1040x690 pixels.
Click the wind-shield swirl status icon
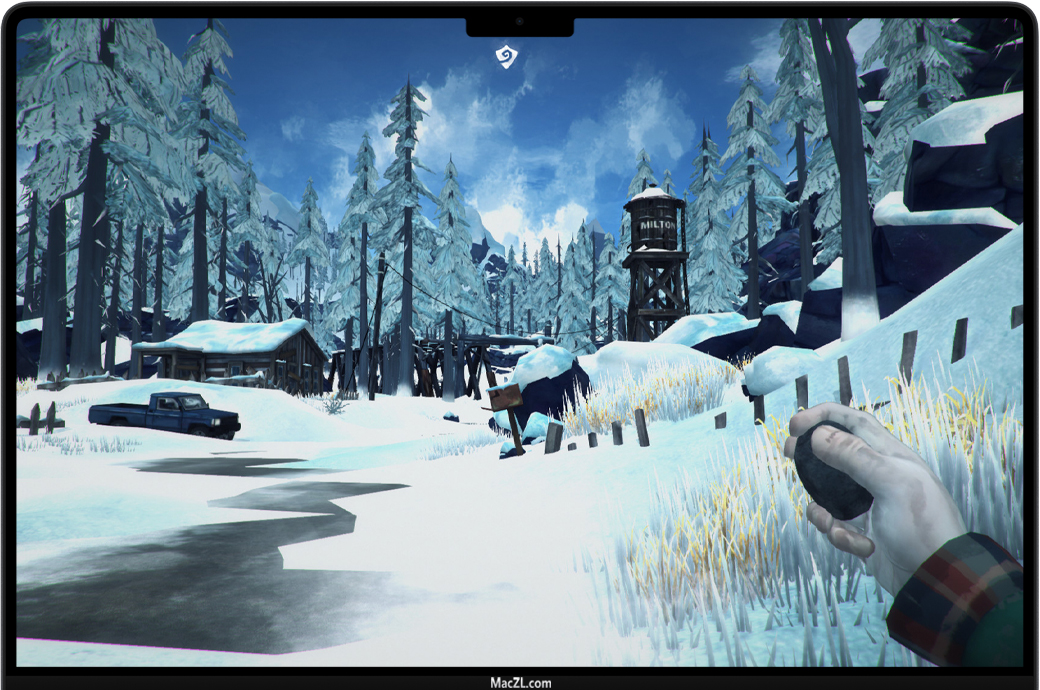point(507,56)
